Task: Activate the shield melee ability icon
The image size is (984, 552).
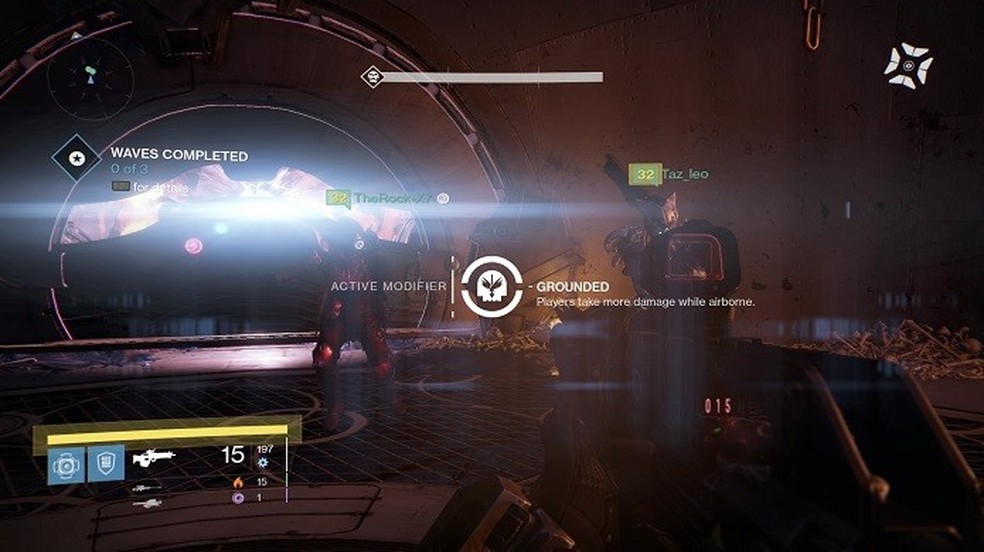Action: click(x=105, y=464)
